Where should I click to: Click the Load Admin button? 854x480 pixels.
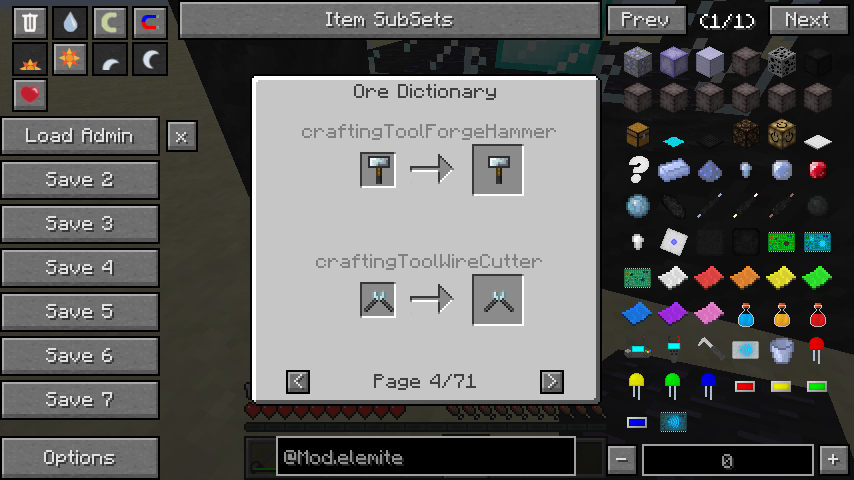(x=80, y=136)
